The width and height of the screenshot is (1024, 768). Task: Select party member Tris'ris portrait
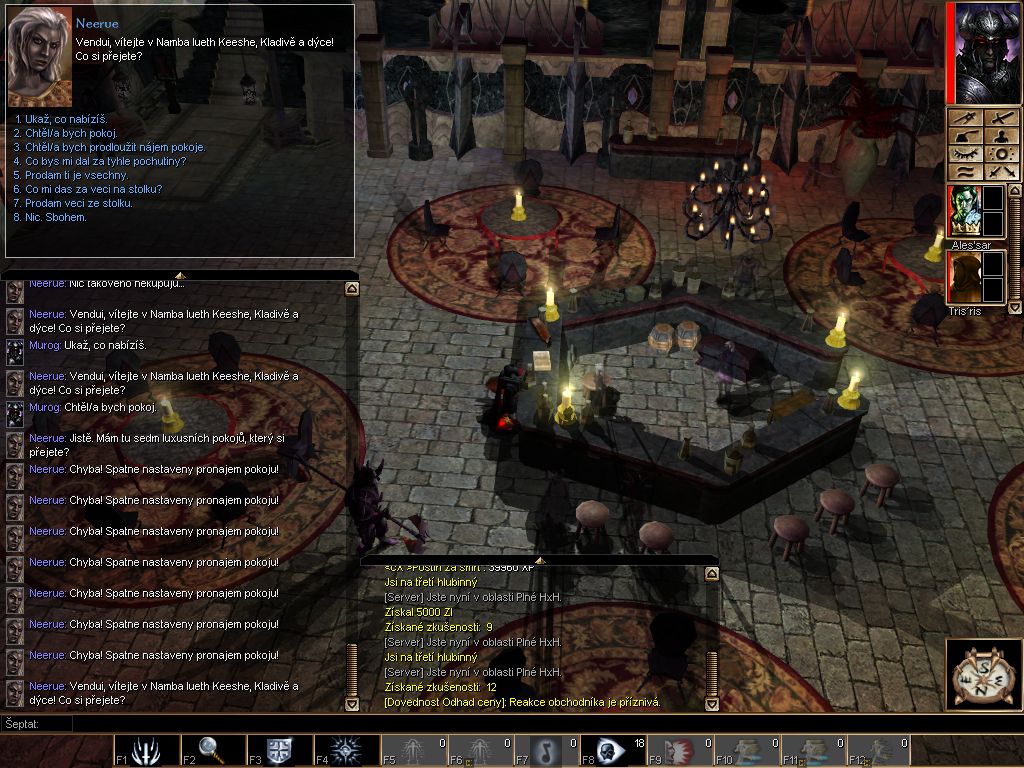click(x=965, y=278)
